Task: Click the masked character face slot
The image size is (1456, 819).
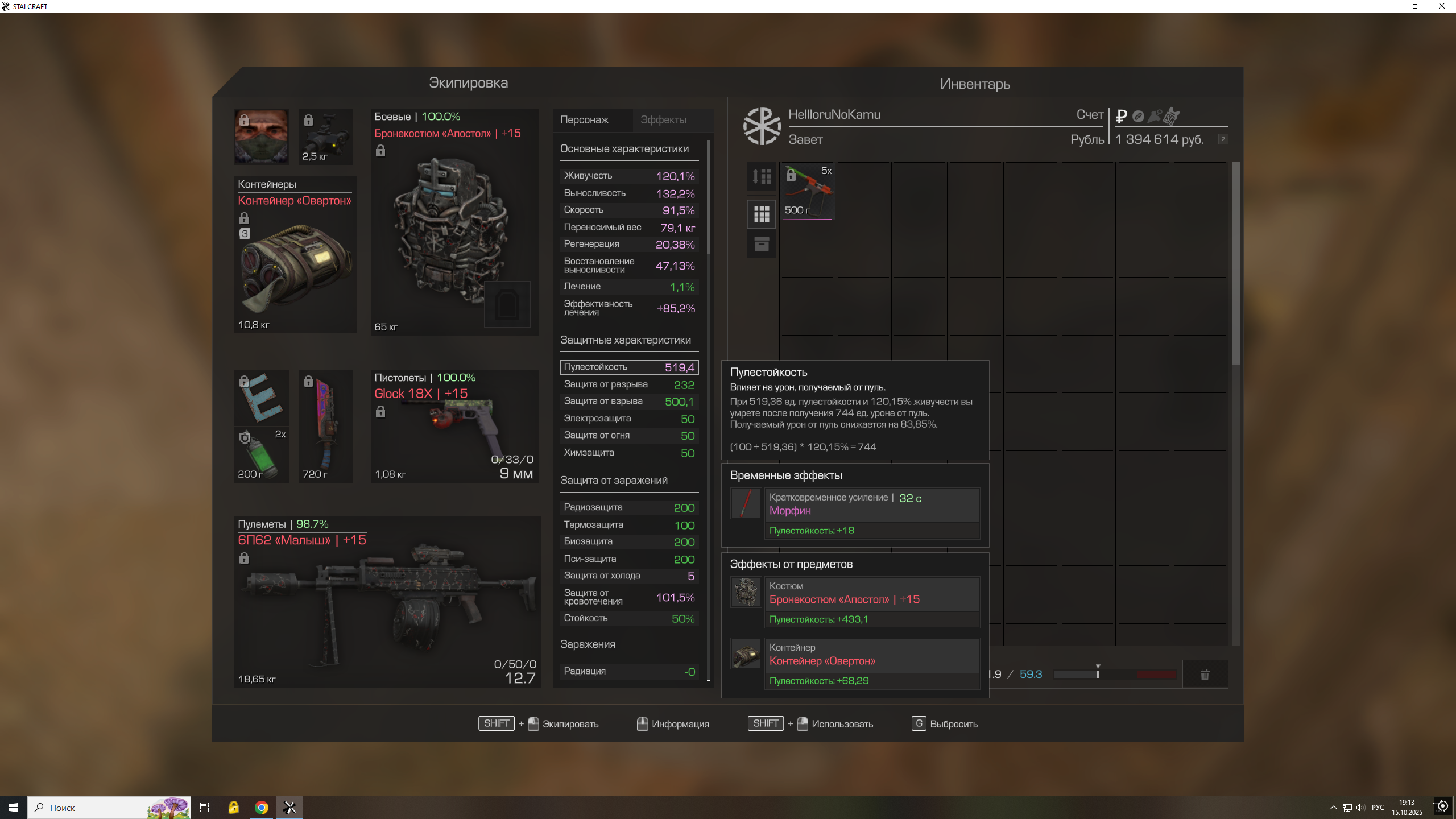Action: [x=261, y=136]
